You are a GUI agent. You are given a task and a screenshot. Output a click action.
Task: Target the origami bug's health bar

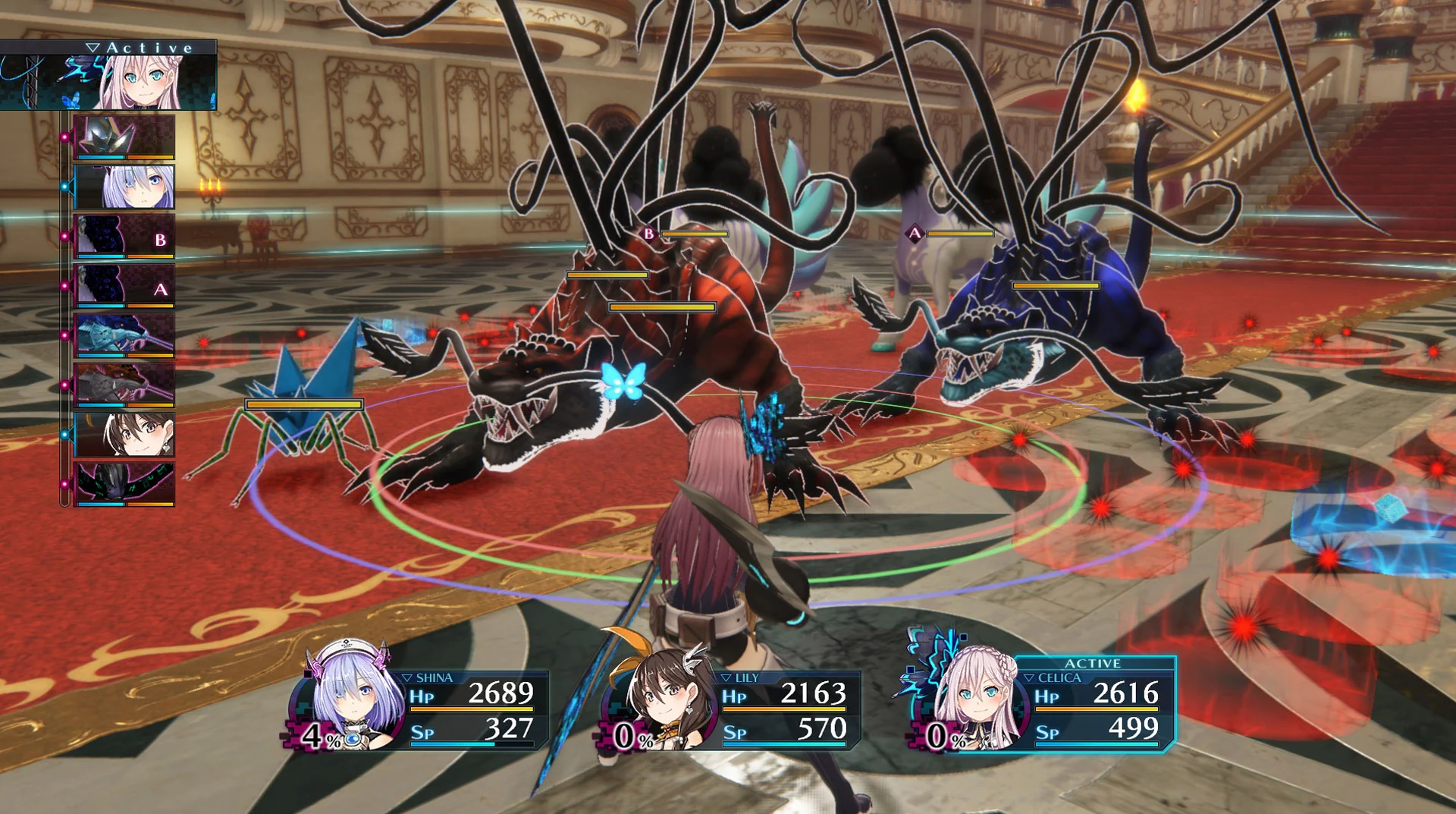302,404
